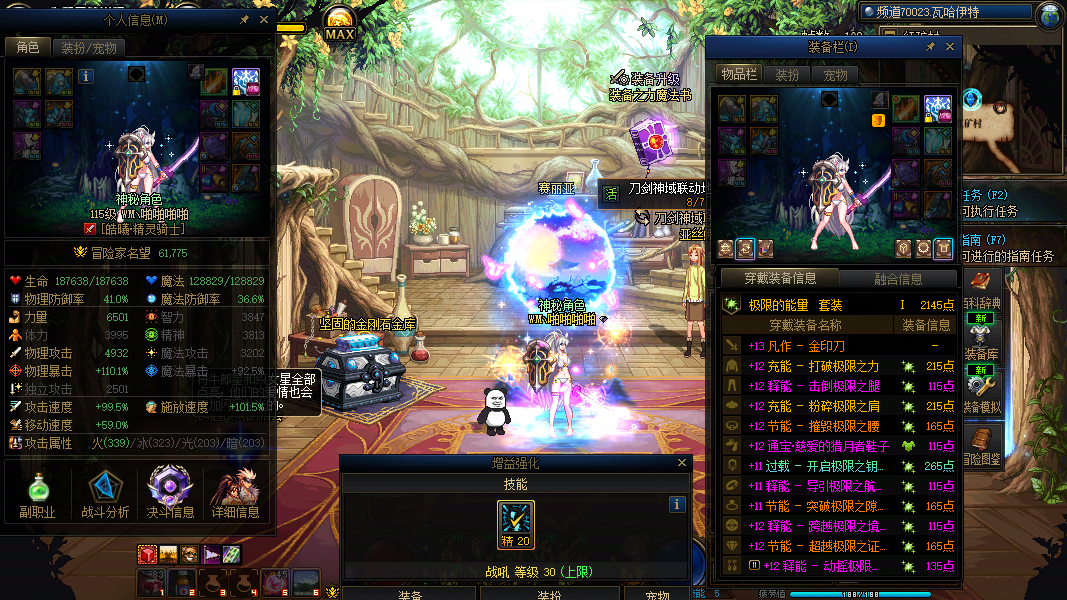The width and height of the screenshot is (1067, 600).
Task: Pin the 个人信息 window
Action: point(245,19)
